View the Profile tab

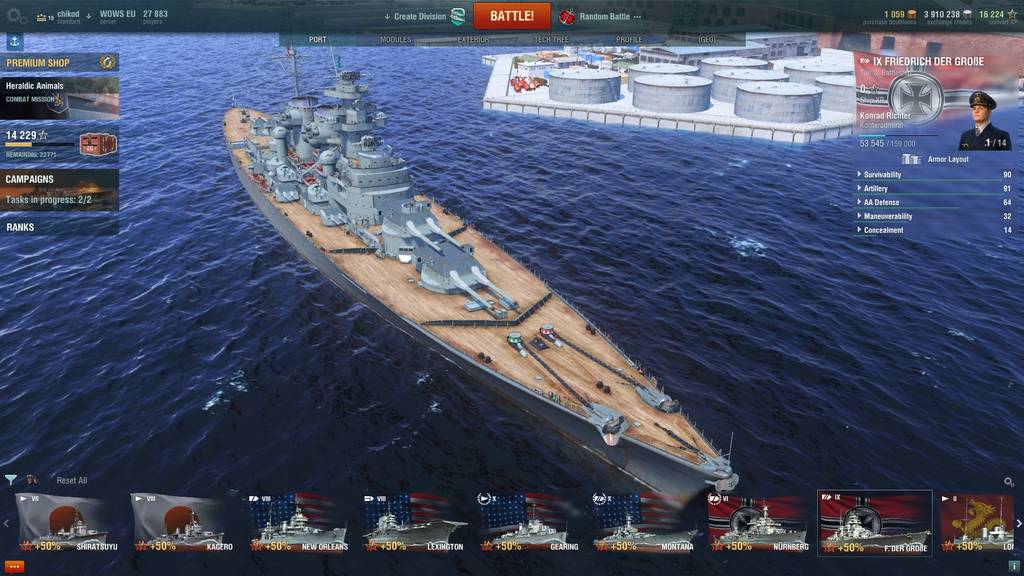click(x=629, y=40)
